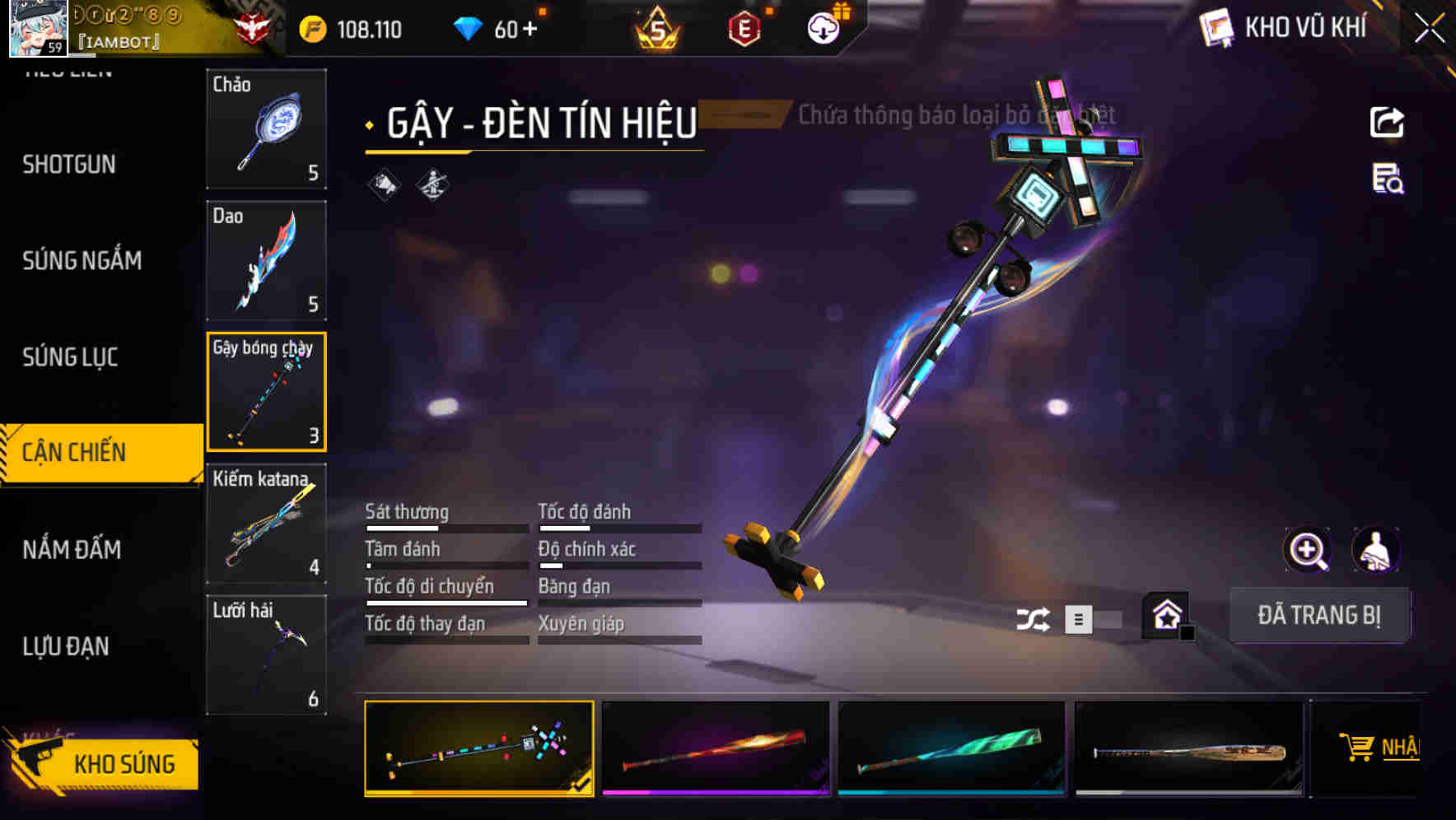This screenshot has width=1456, height=820.
Task: Close the weapon vault screen
Action: [x=1430, y=29]
